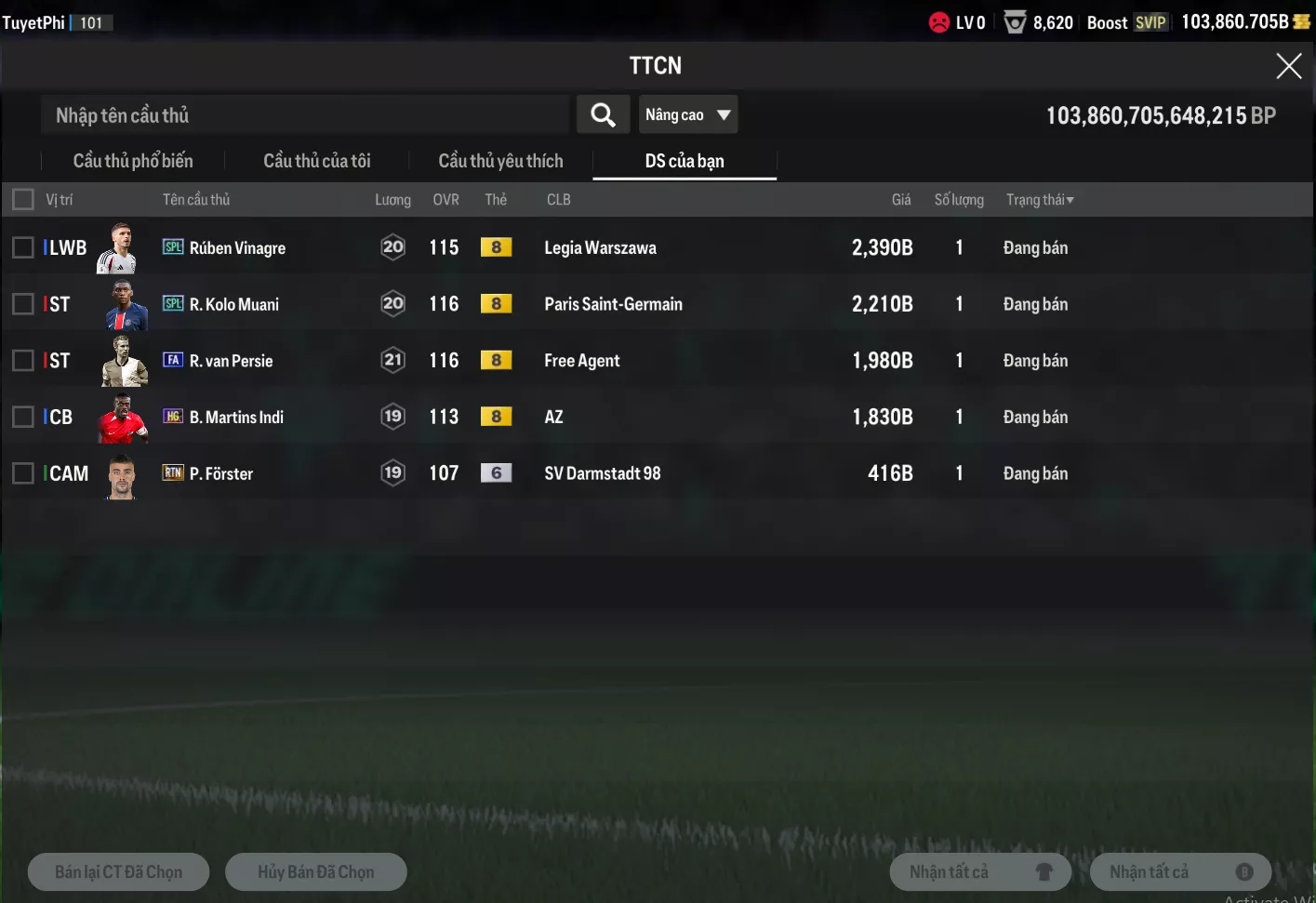
Task: Click Bán lại CT Đã Chọn button
Action: pos(118,872)
